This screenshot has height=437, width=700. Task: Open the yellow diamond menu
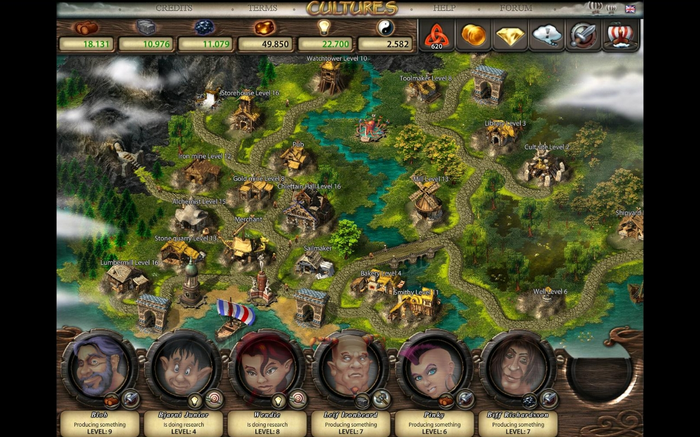click(510, 36)
